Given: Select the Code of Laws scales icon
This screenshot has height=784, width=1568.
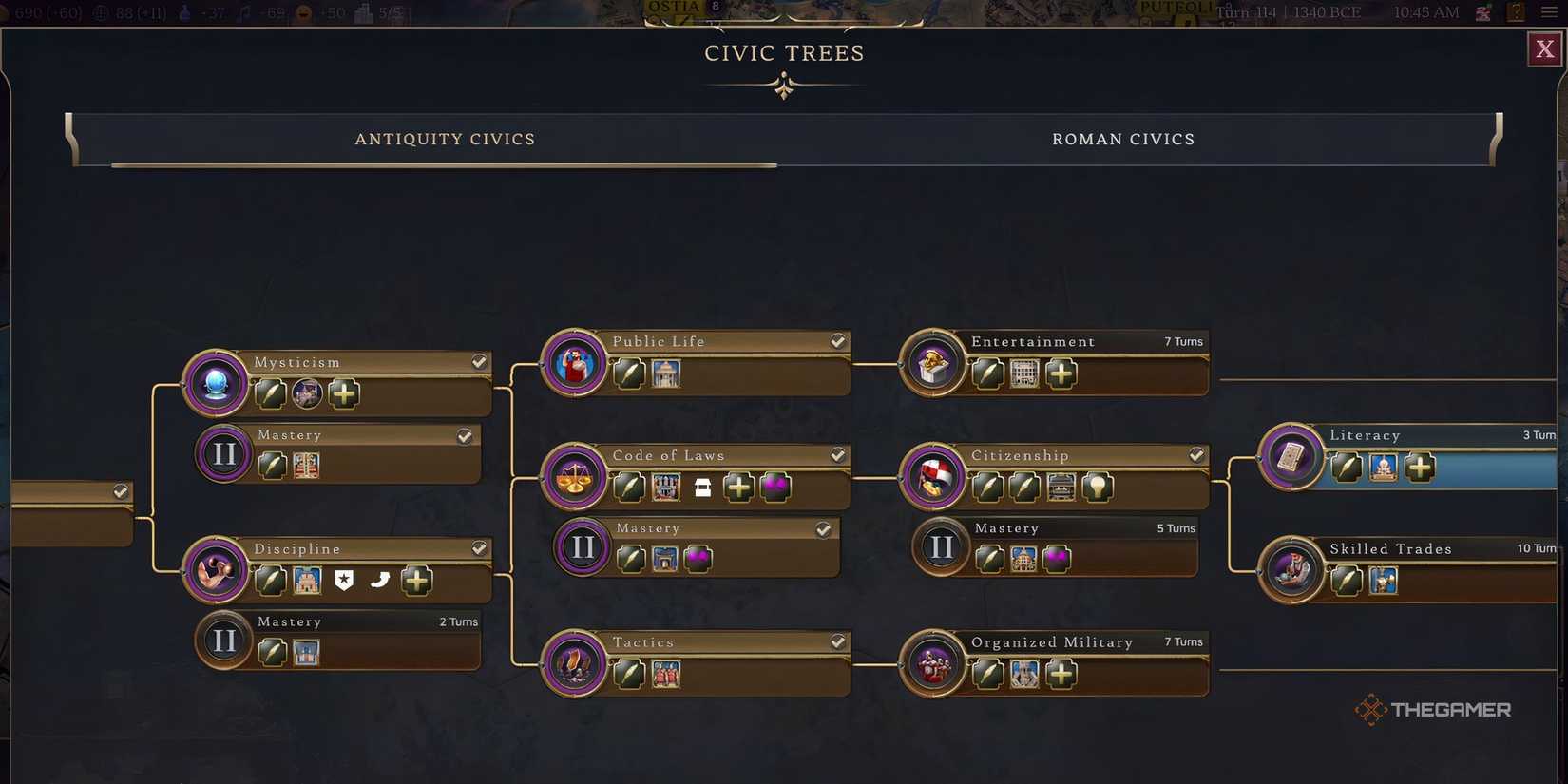Looking at the screenshot, I should (573, 477).
